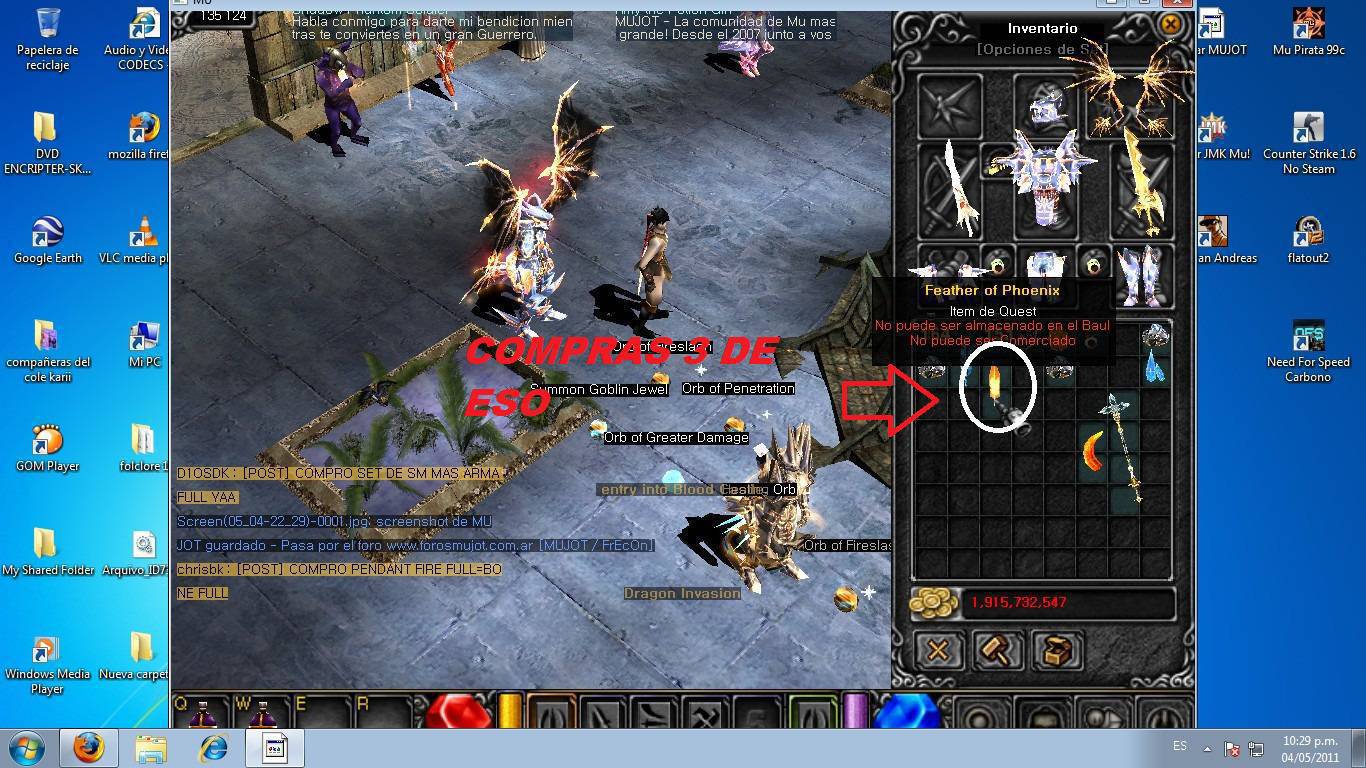1366x768 pixels.
Task: Open the hammer repair button
Action: (997, 651)
